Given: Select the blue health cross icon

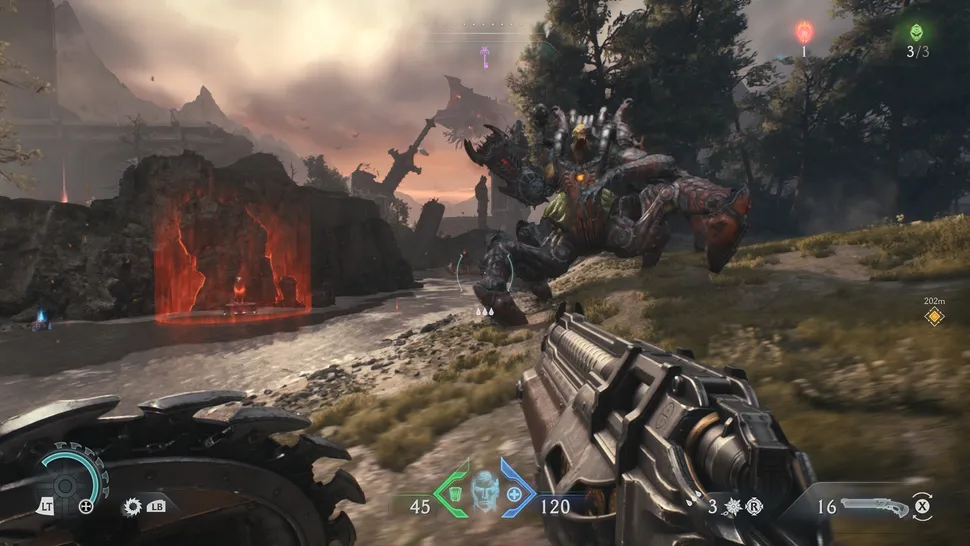Looking at the screenshot, I should 515,493.
